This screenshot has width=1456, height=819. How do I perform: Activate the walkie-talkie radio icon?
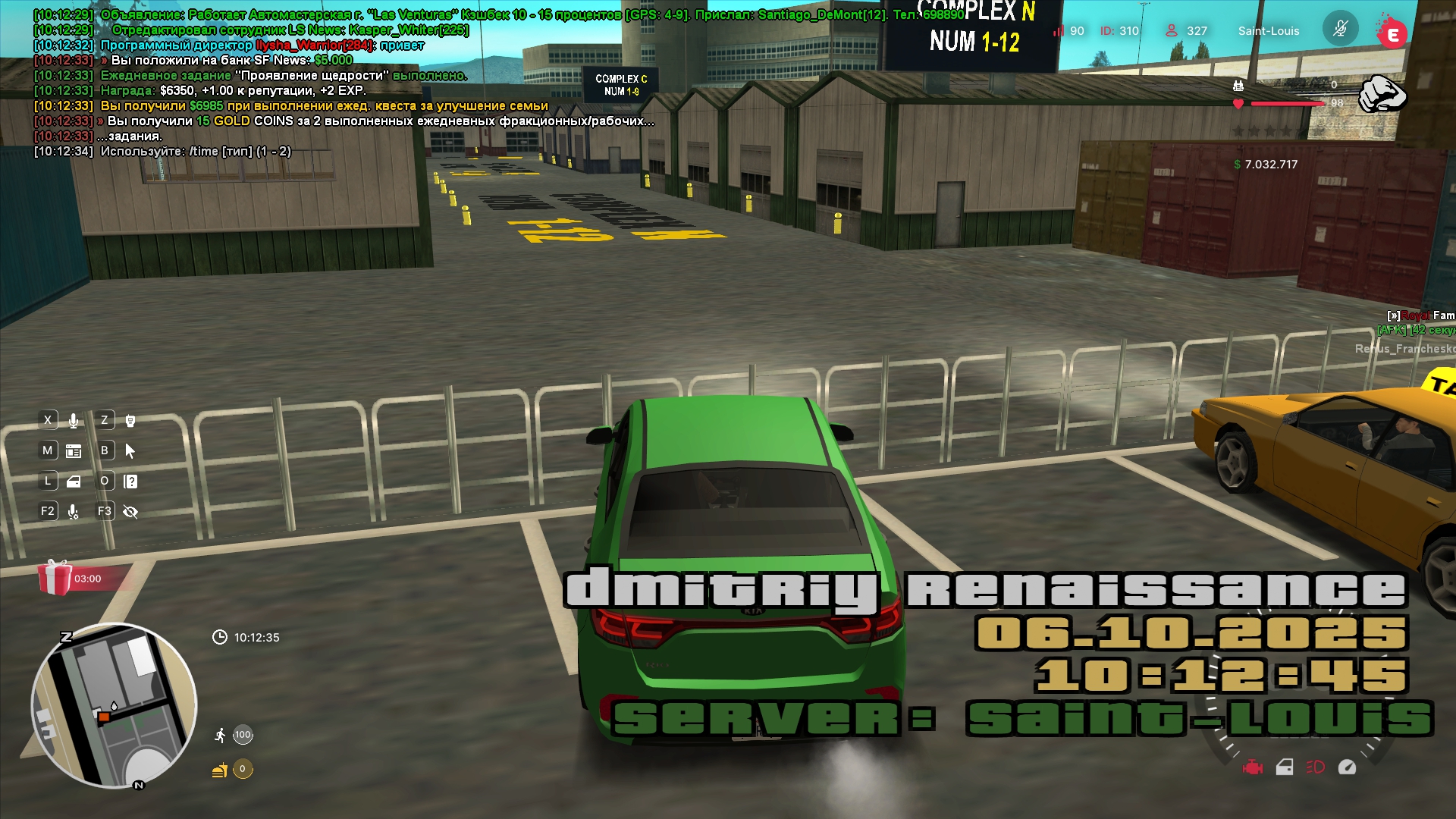(x=130, y=420)
